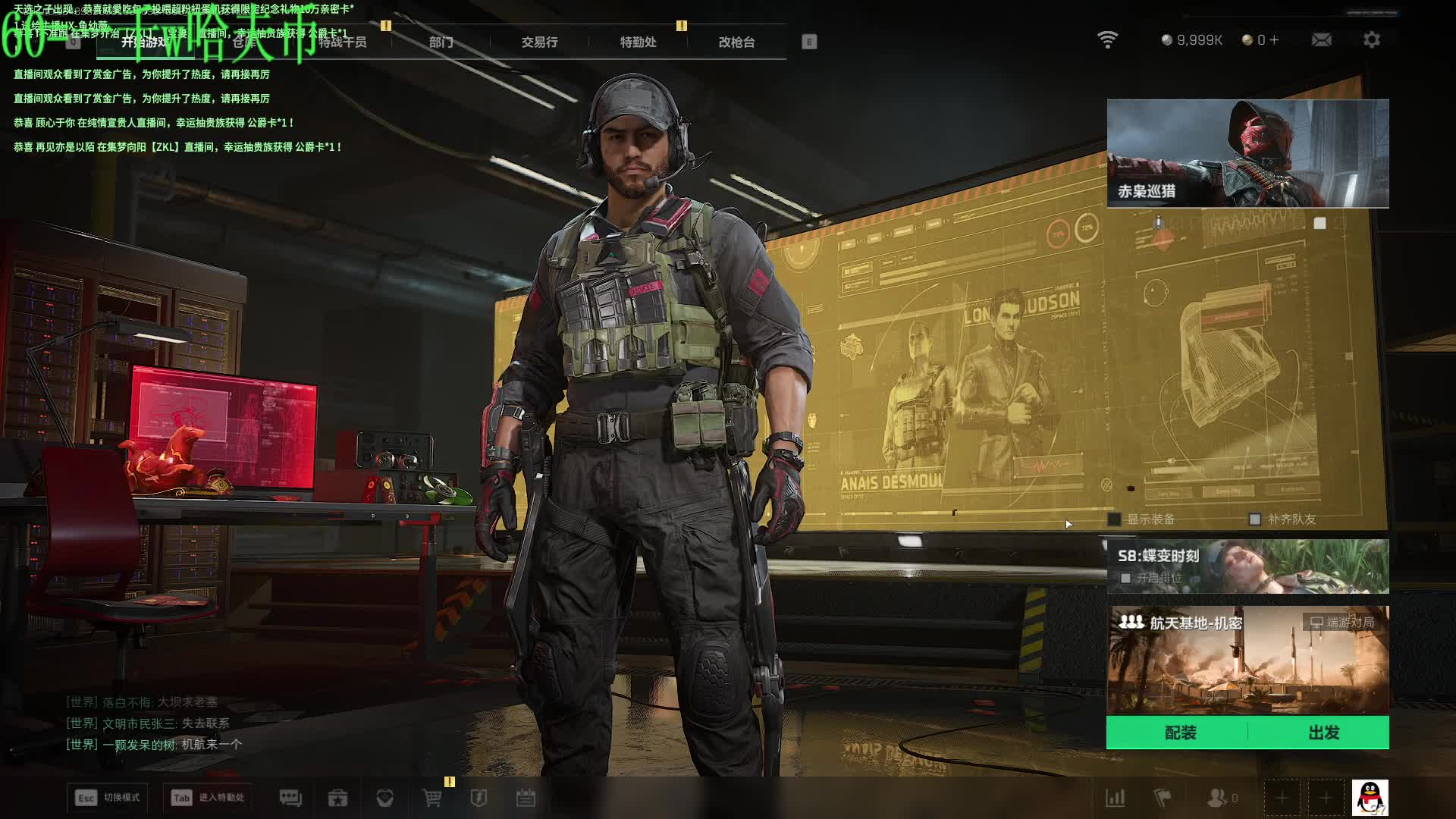Tick the 开启排位 ranked checkbox
This screenshot has width=1456, height=819.
[1126, 579]
